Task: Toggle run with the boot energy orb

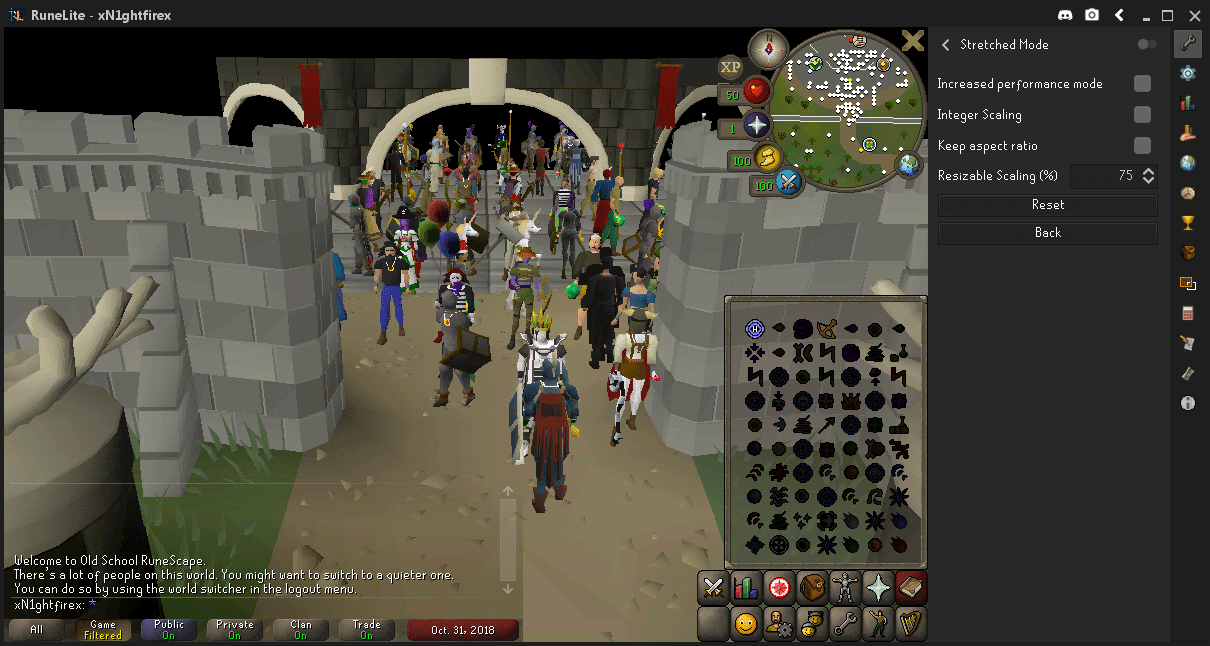Action: [x=767, y=158]
